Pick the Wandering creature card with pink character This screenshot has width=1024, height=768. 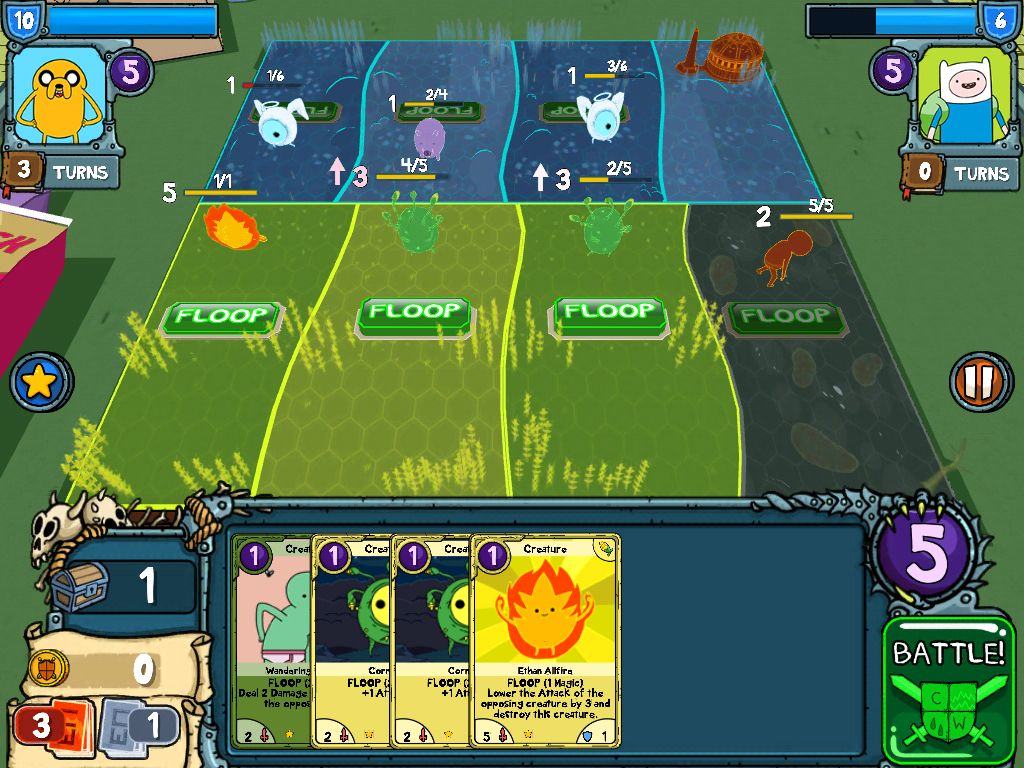(272, 642)
